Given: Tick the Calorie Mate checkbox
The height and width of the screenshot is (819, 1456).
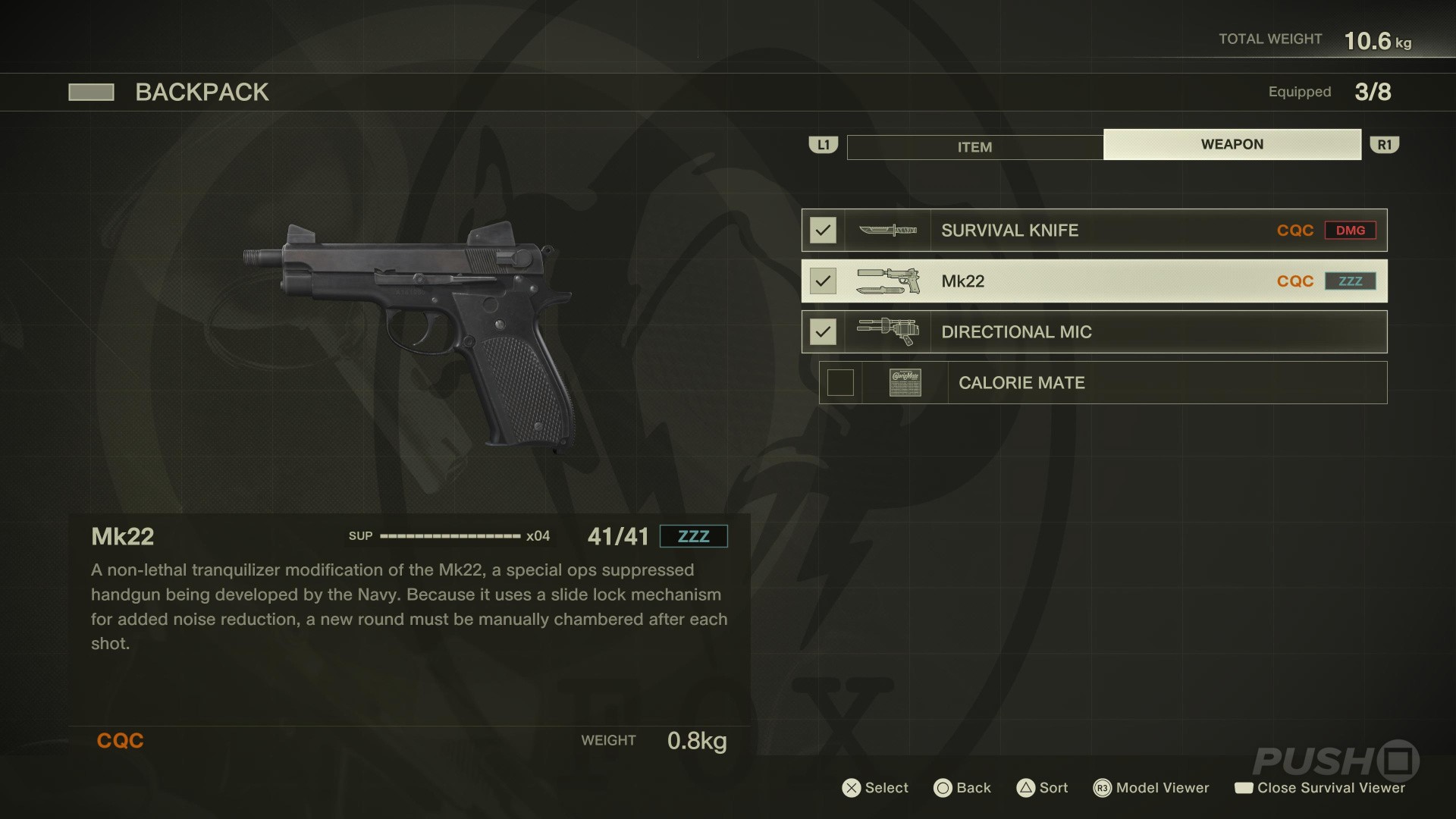Looking at the screenshot, I should (x=840, y=383).
